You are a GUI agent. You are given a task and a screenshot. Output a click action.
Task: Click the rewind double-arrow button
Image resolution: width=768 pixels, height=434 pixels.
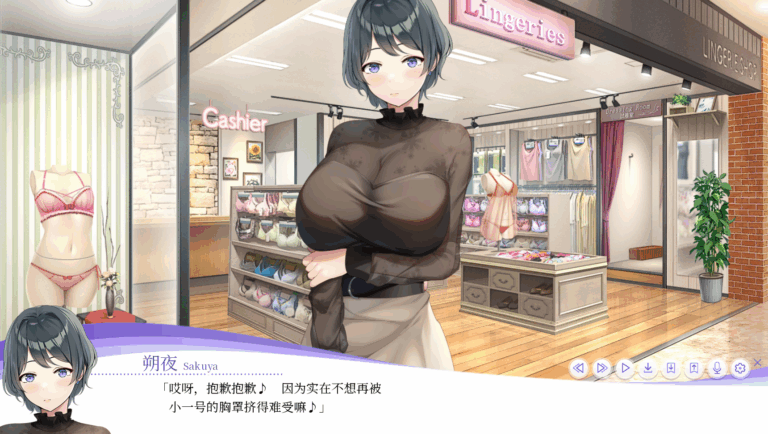[578, 368]
